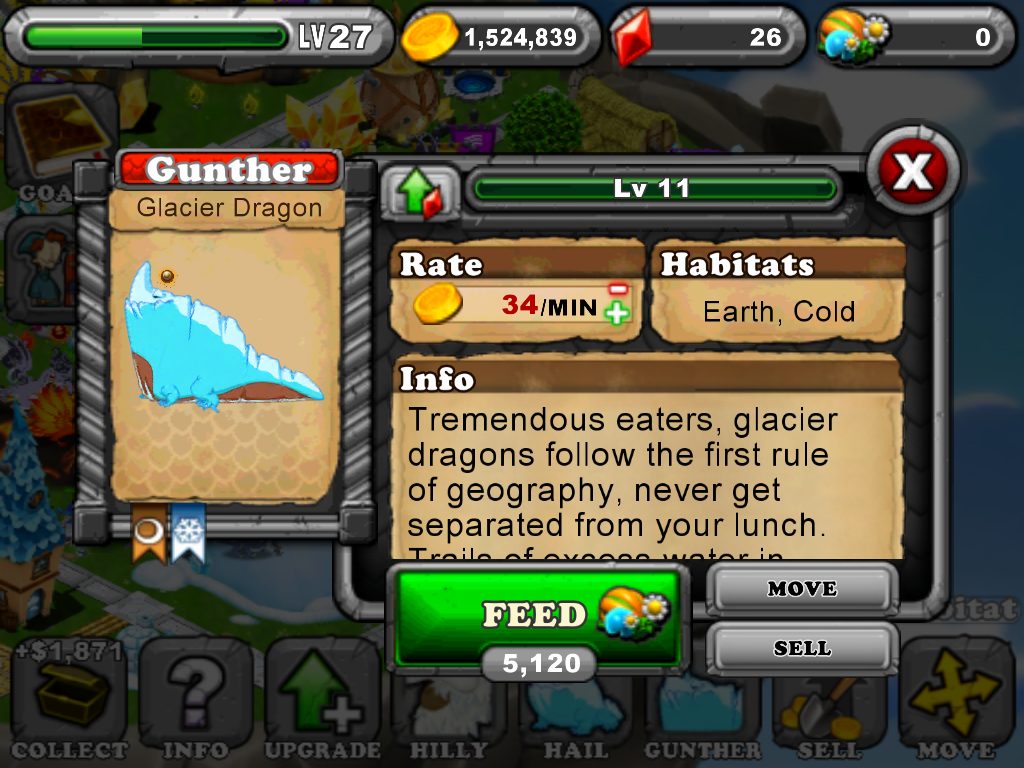Select the Upgrade green arrow button
The image size is (1024, 768).
click(322, 700)
